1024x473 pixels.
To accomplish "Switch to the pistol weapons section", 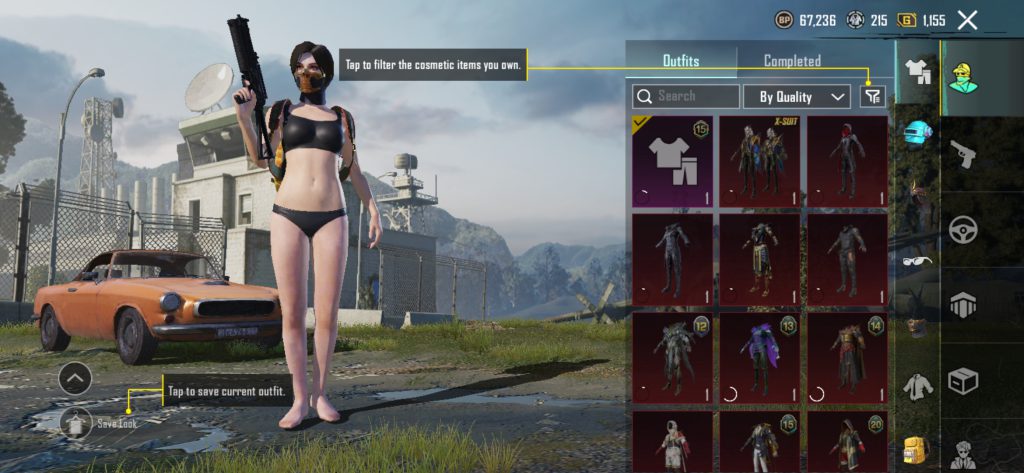I will pos(963,155).
